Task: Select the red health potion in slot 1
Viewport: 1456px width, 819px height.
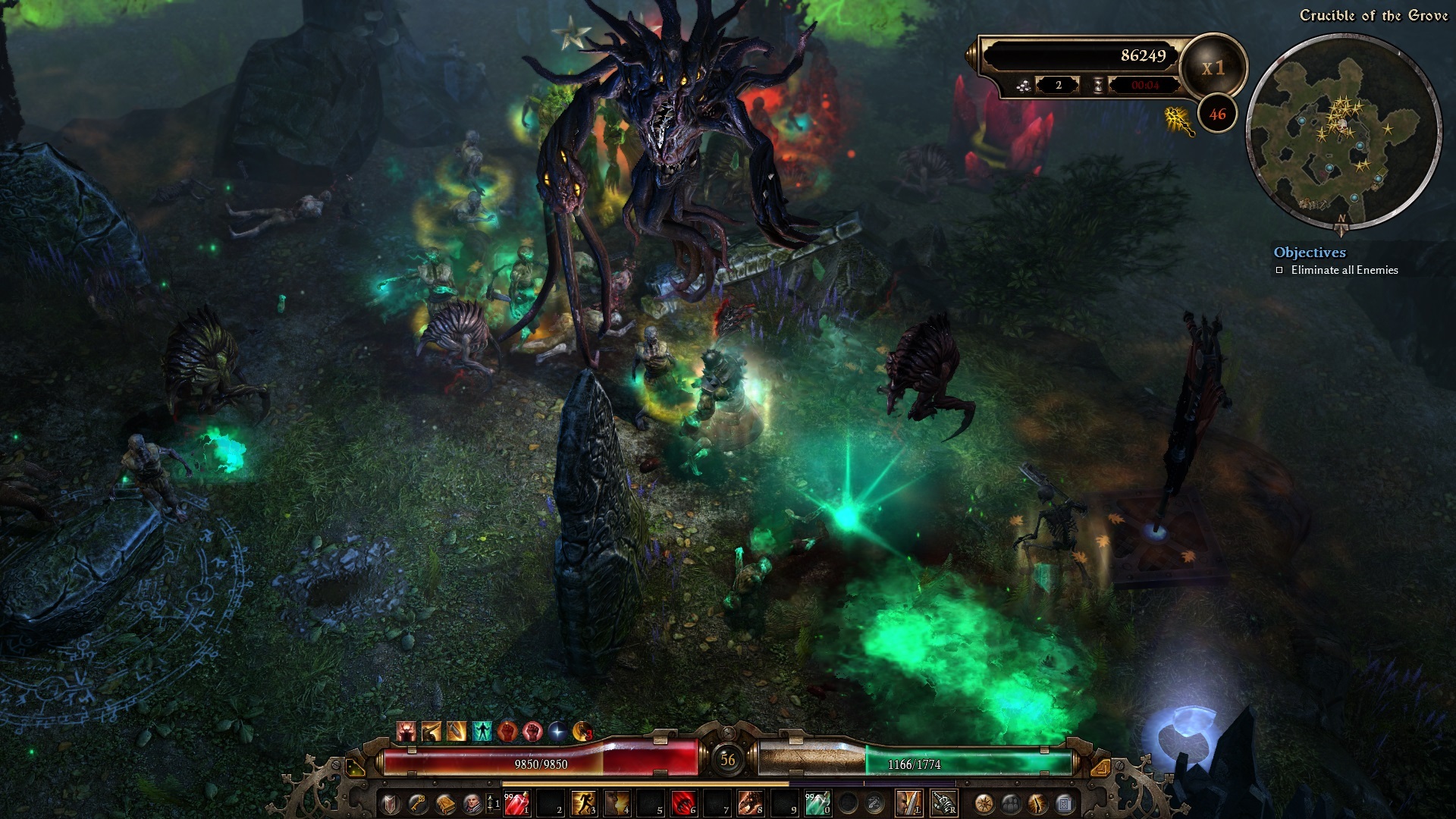Action: (x=517, y=802)
